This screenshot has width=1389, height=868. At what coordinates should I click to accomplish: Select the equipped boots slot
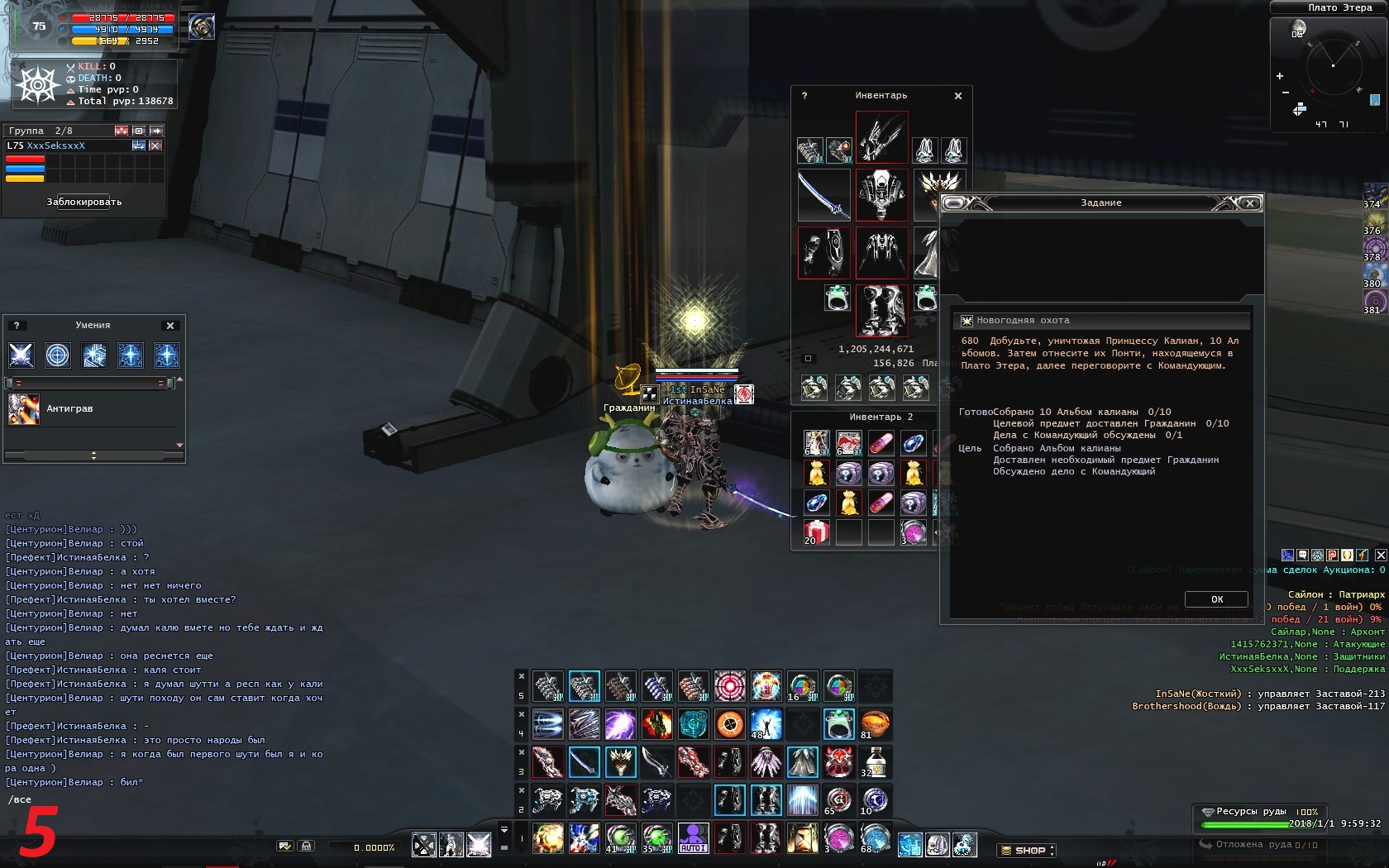pos(881,310)
